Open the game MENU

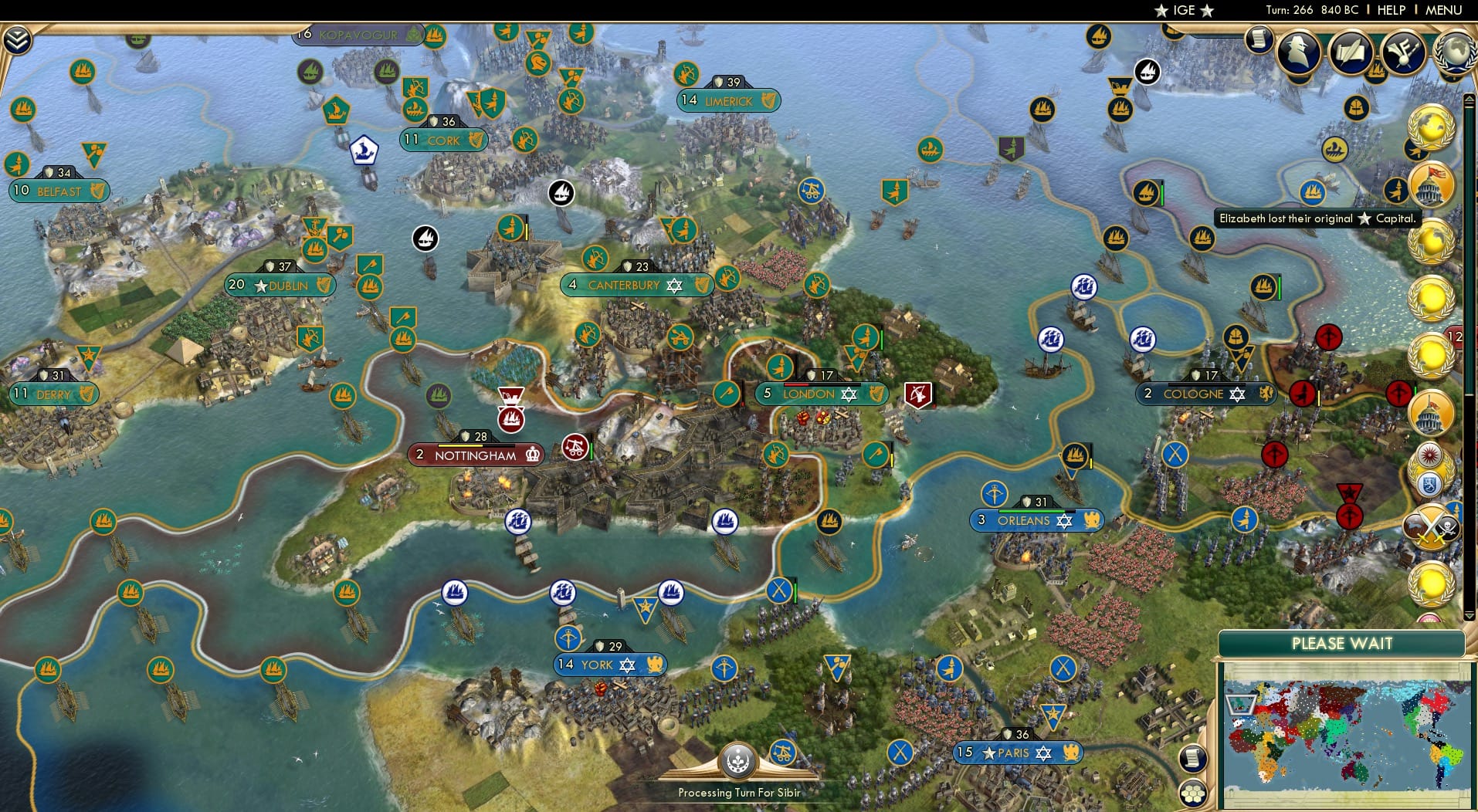[x=1442, y=10]
